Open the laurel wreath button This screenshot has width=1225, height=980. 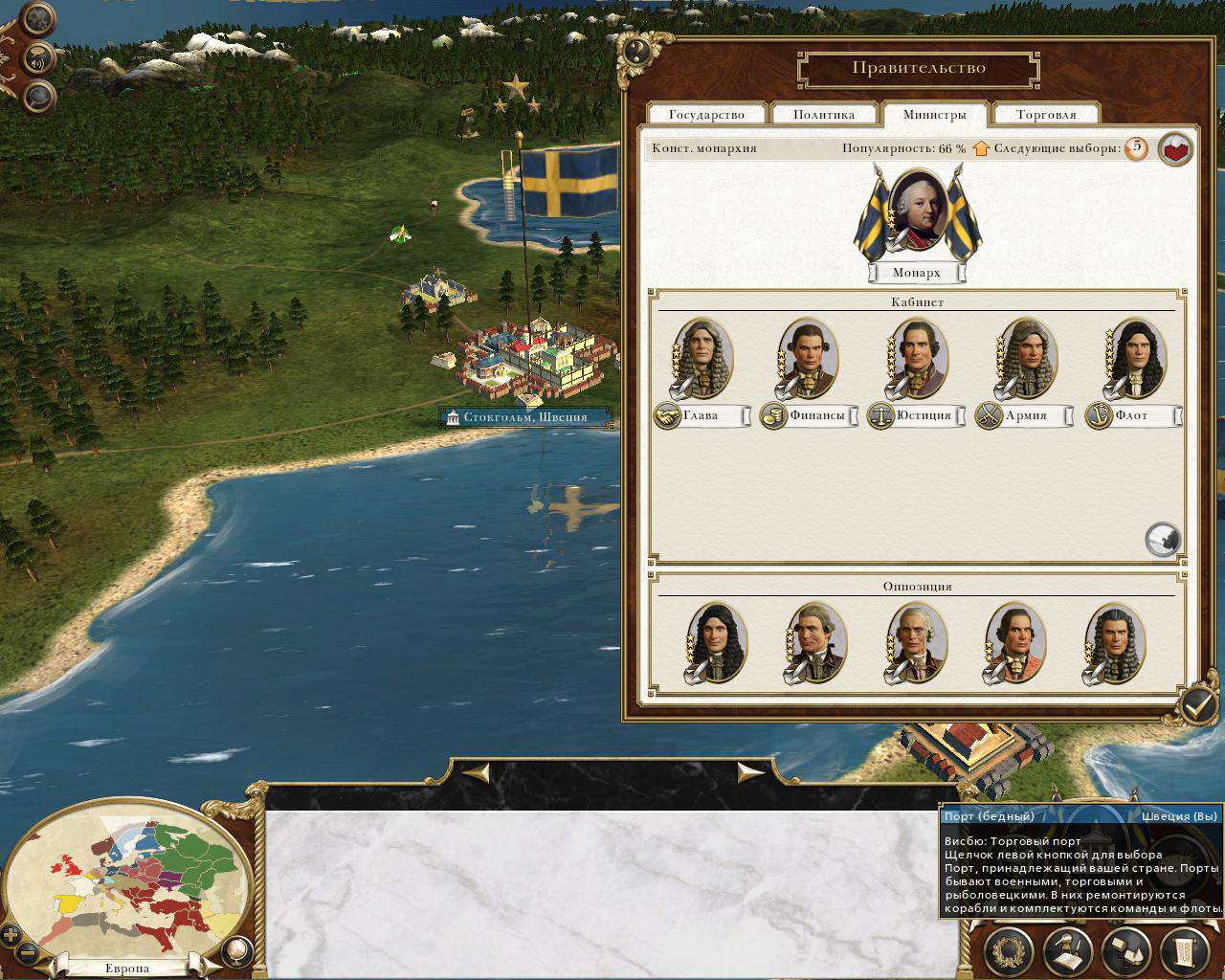click(x=1010, y=950)
